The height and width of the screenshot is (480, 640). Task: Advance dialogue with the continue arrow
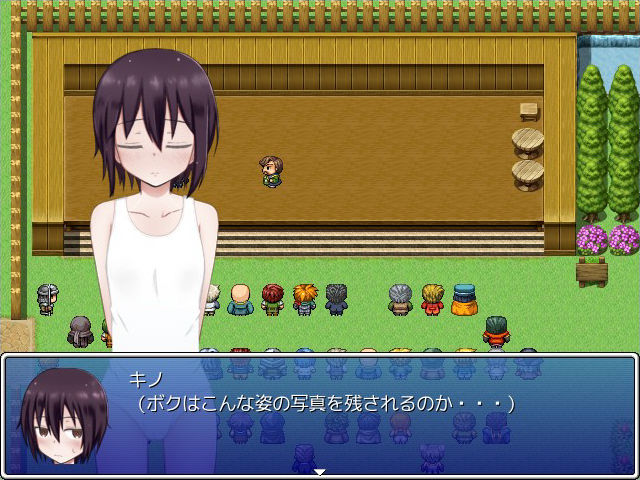point(320,471)
